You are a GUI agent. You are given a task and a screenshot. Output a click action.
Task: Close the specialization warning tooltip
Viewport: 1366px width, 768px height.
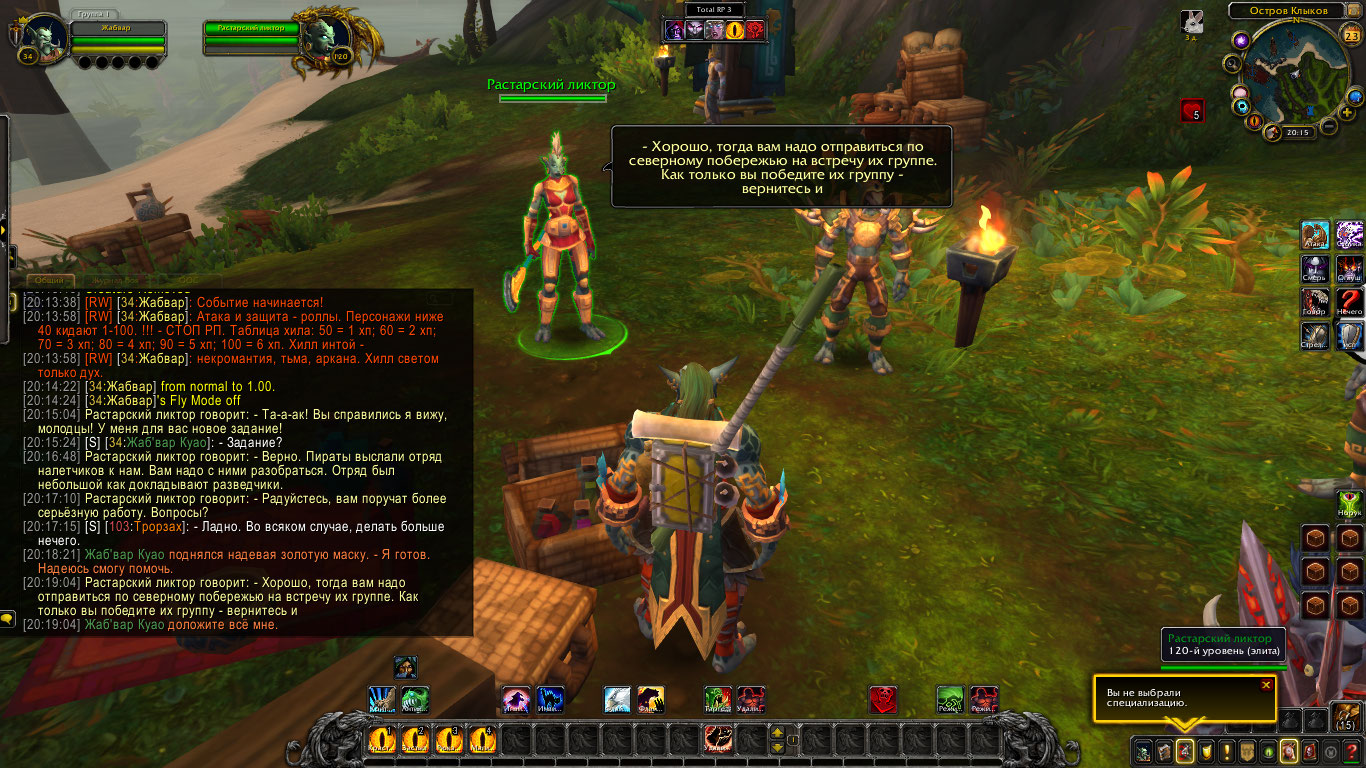click(x=1266, y=685)
